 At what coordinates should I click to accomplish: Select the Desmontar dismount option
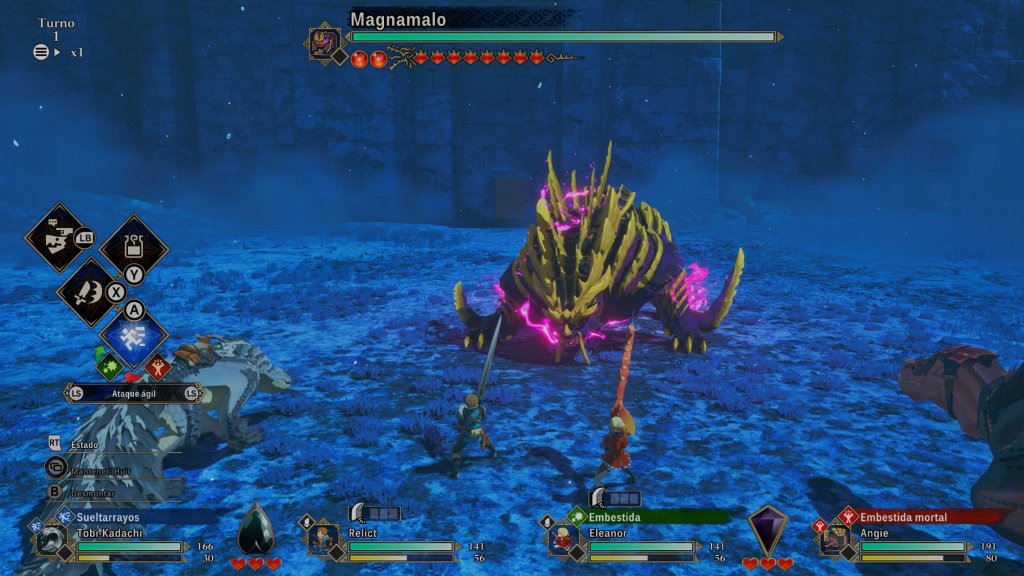90,491
